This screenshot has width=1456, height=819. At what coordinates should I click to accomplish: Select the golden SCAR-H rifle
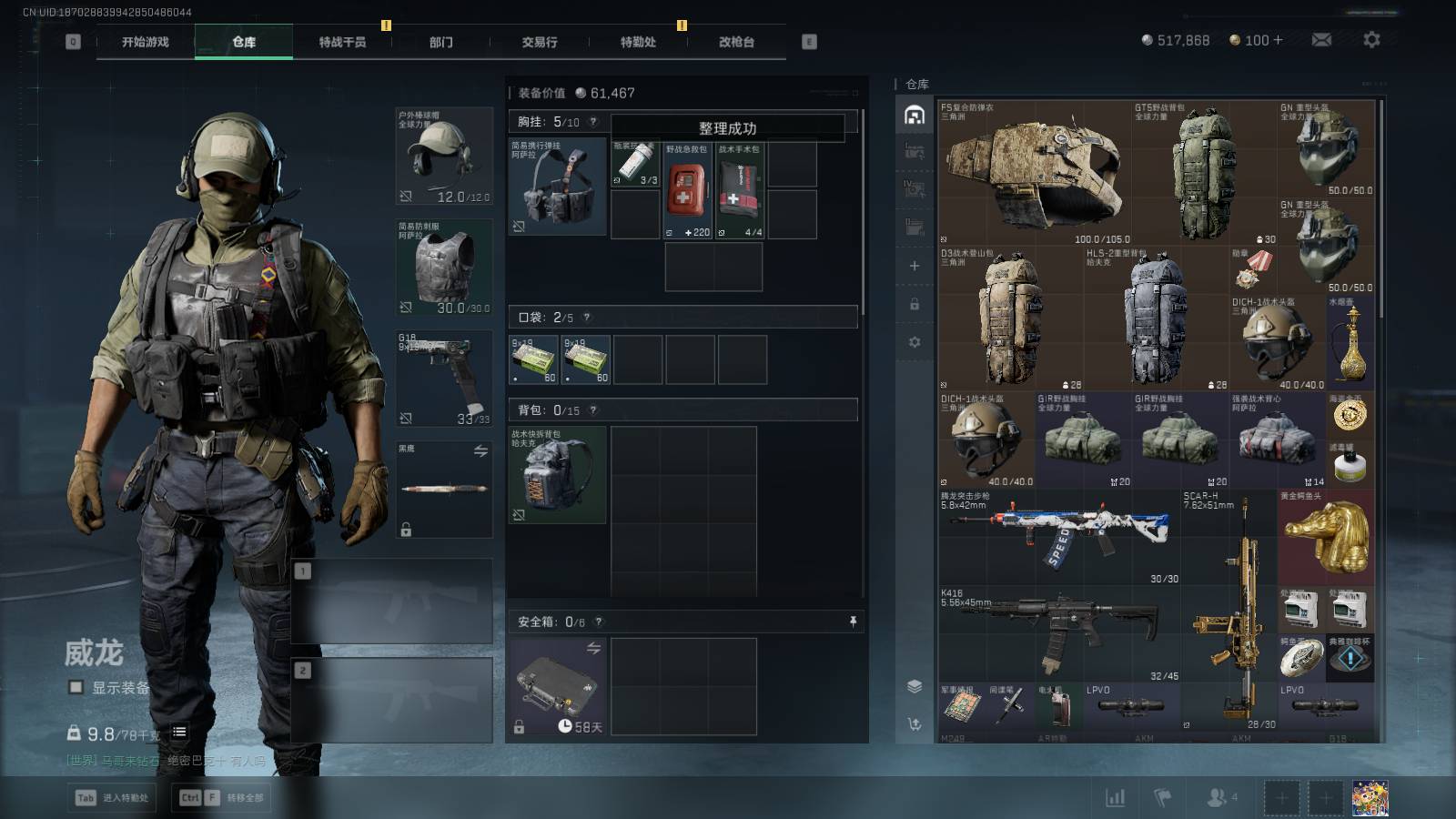point(1228,610)
